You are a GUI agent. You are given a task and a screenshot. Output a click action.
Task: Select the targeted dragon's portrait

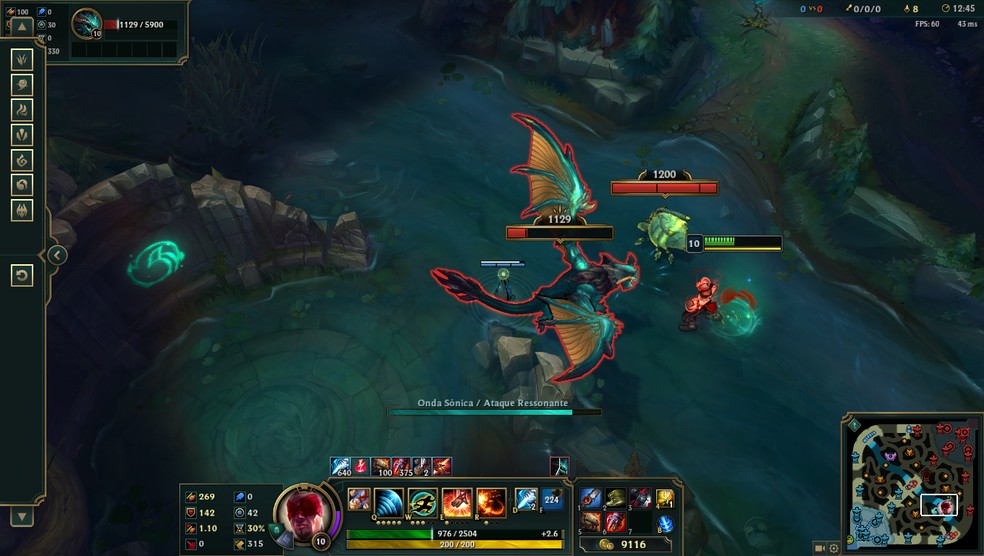[86, 23]
